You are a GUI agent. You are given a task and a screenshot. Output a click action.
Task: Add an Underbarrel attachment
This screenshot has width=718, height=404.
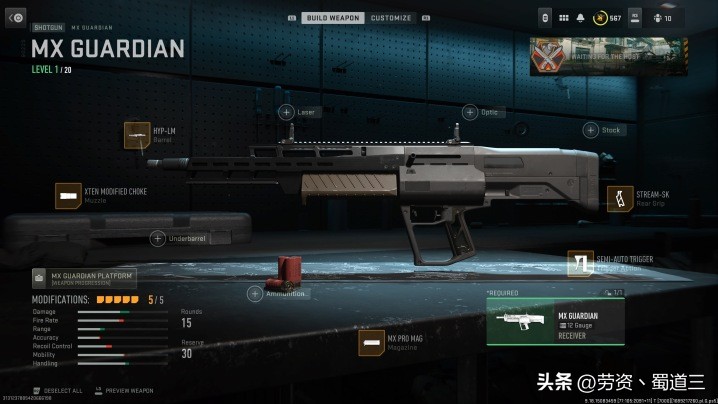click(157, 238)
